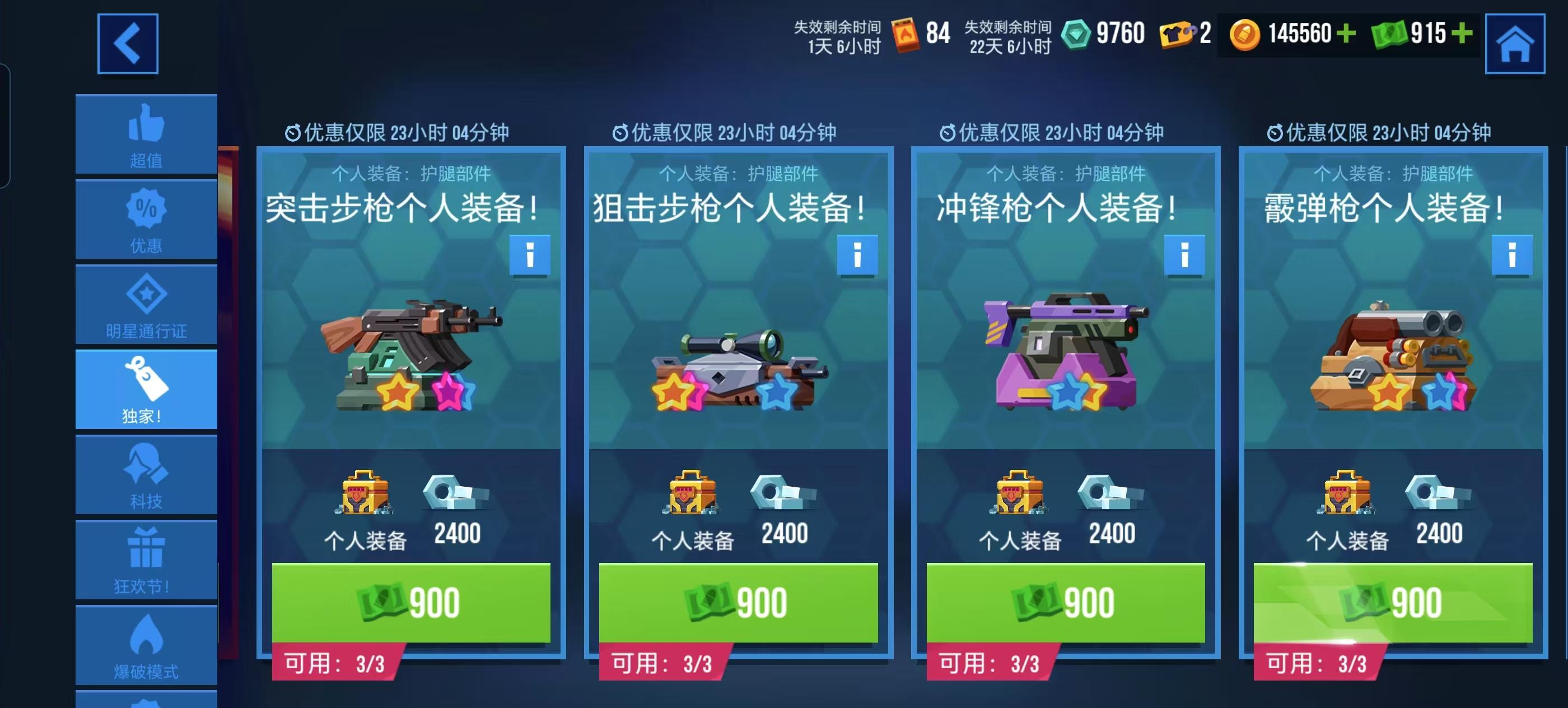The height and width of the screenshot is (708, 1568).
Task: Open the 科技 tab
Action: pos(146,475)
